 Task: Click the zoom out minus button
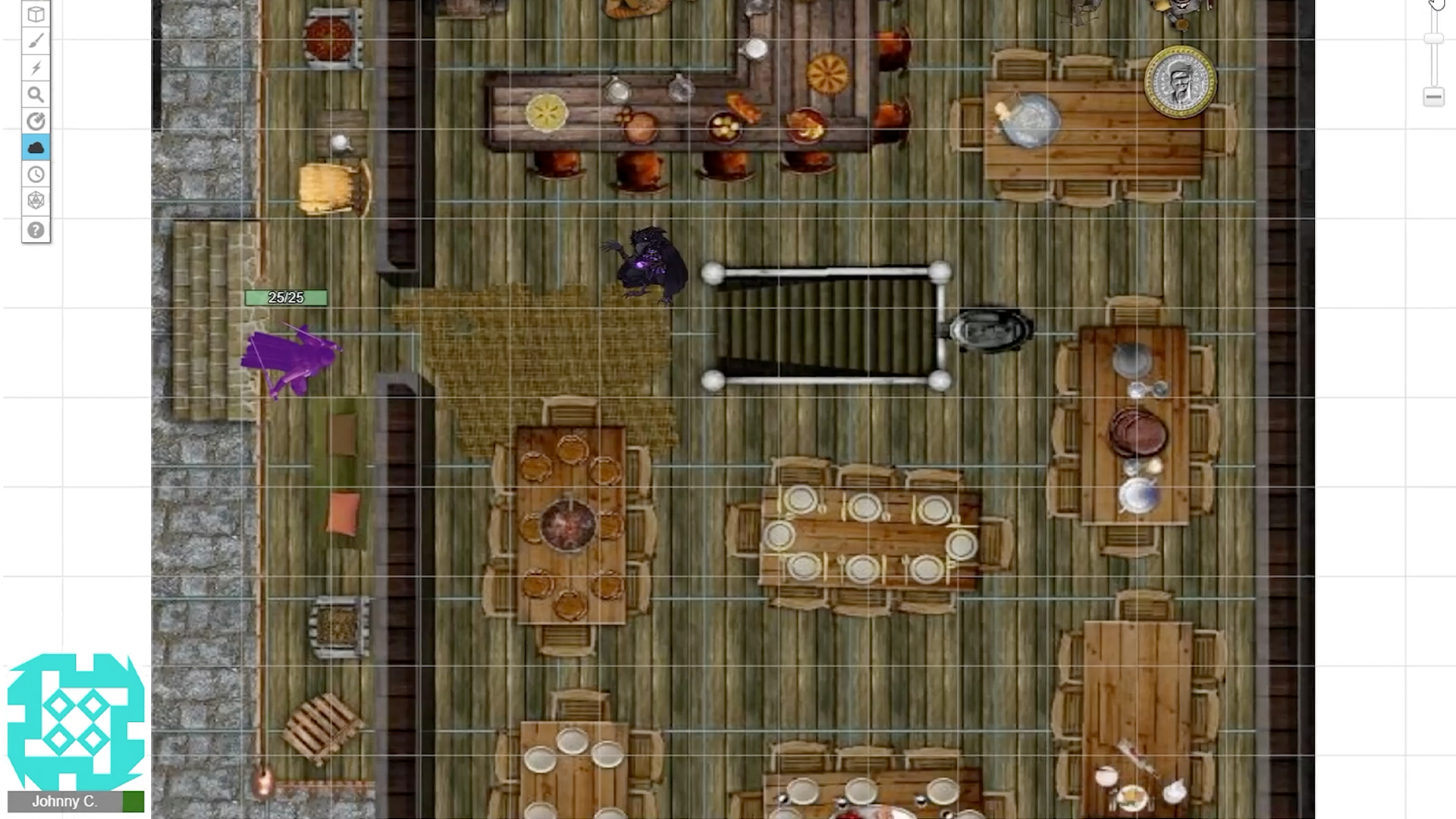tap(1432, 96)
